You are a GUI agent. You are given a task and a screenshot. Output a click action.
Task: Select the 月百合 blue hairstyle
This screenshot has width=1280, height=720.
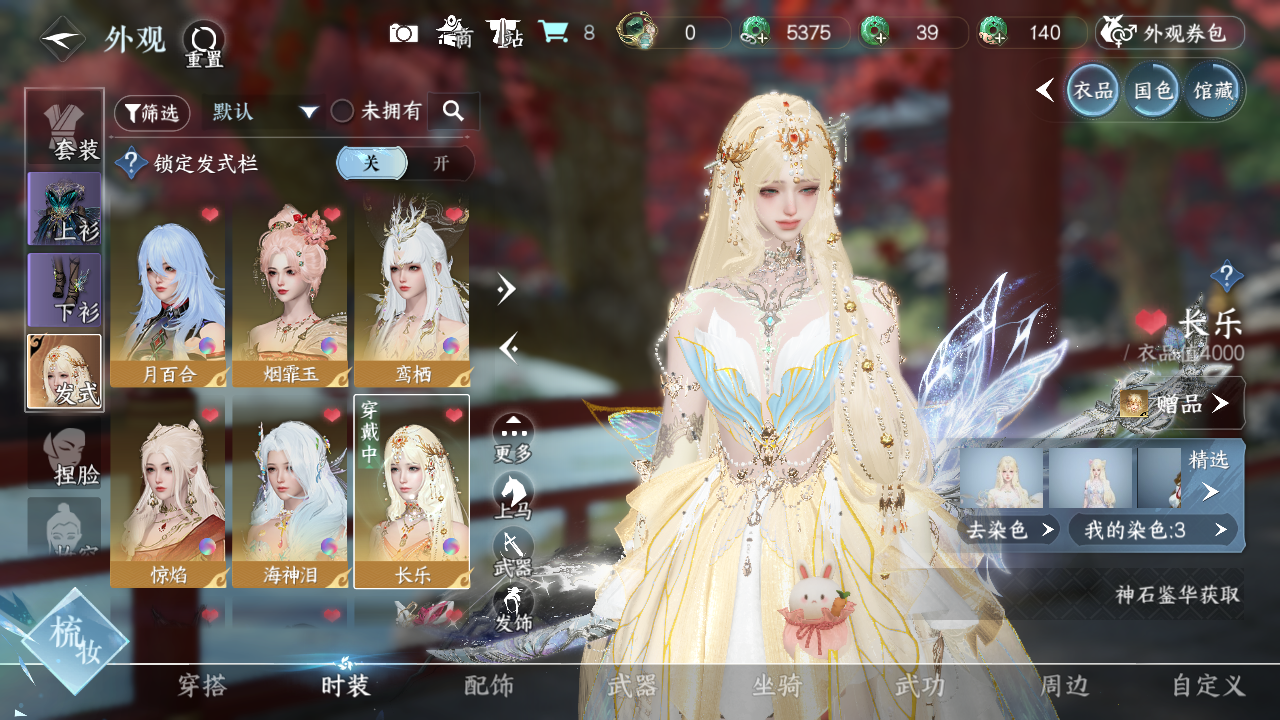point(168,293)
